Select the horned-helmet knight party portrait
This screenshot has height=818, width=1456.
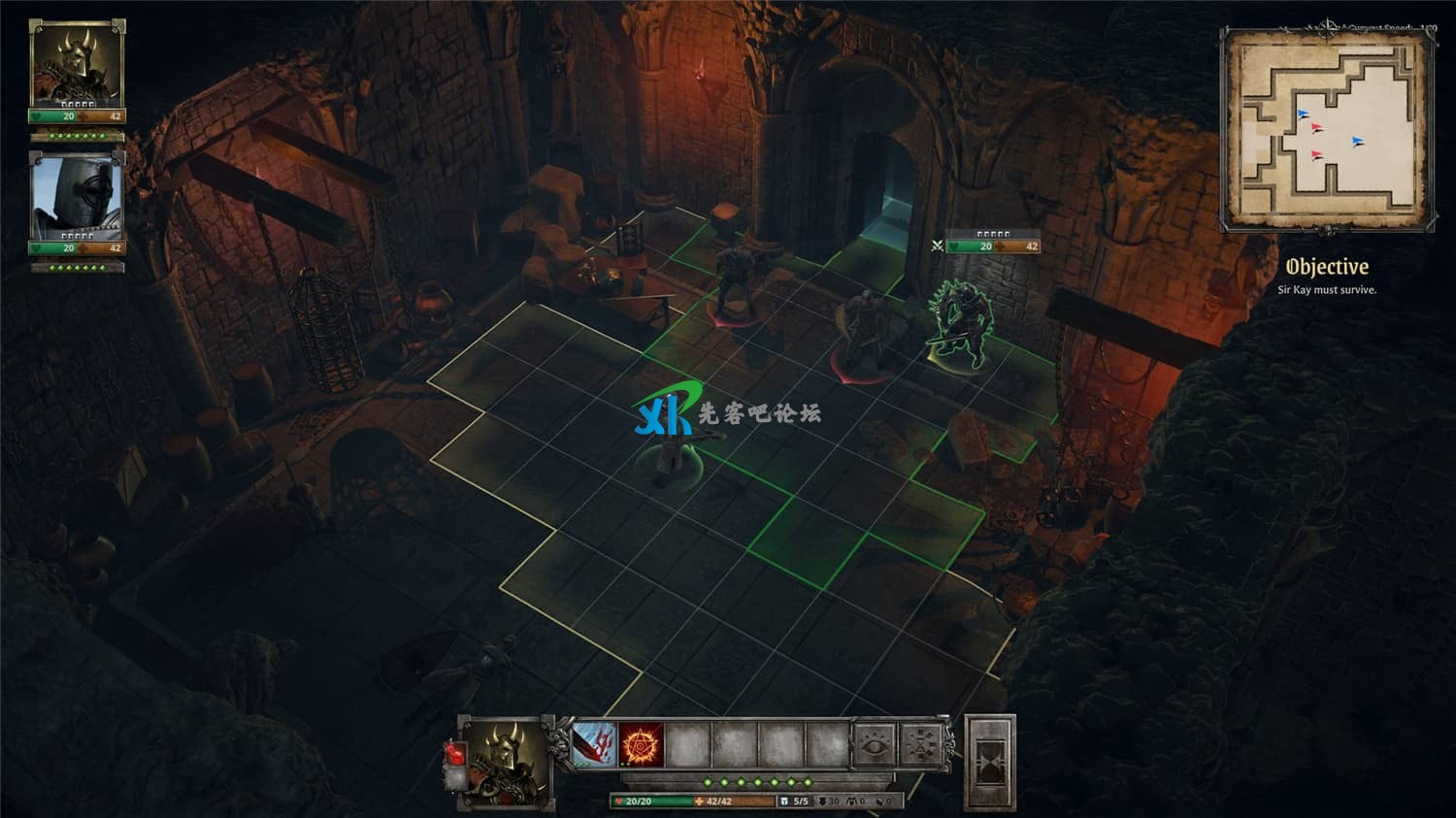[77, 65]
